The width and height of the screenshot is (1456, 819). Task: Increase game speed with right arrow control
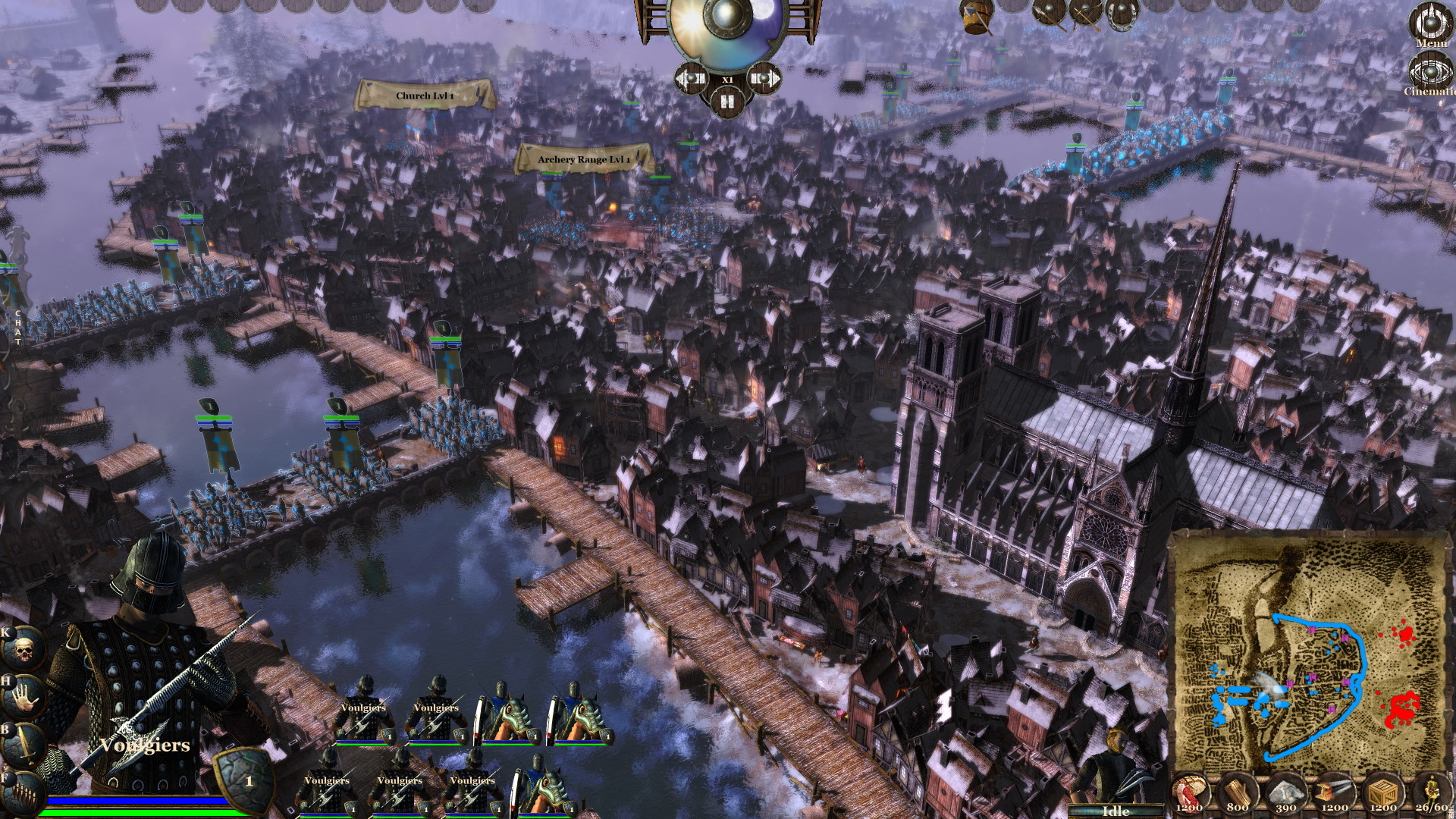tap(765, 79)
